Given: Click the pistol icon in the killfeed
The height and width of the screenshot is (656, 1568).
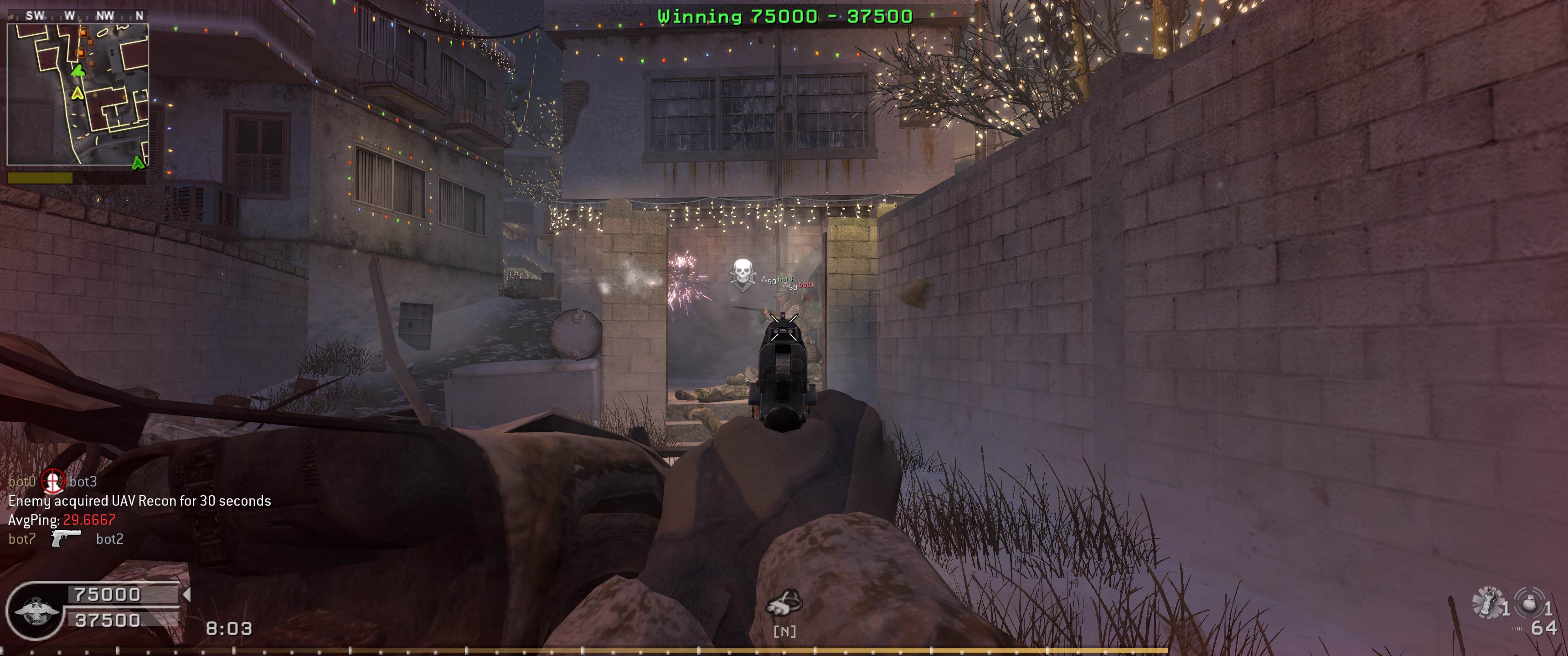Looking at the screenshot, I should (x=66, y=538).
